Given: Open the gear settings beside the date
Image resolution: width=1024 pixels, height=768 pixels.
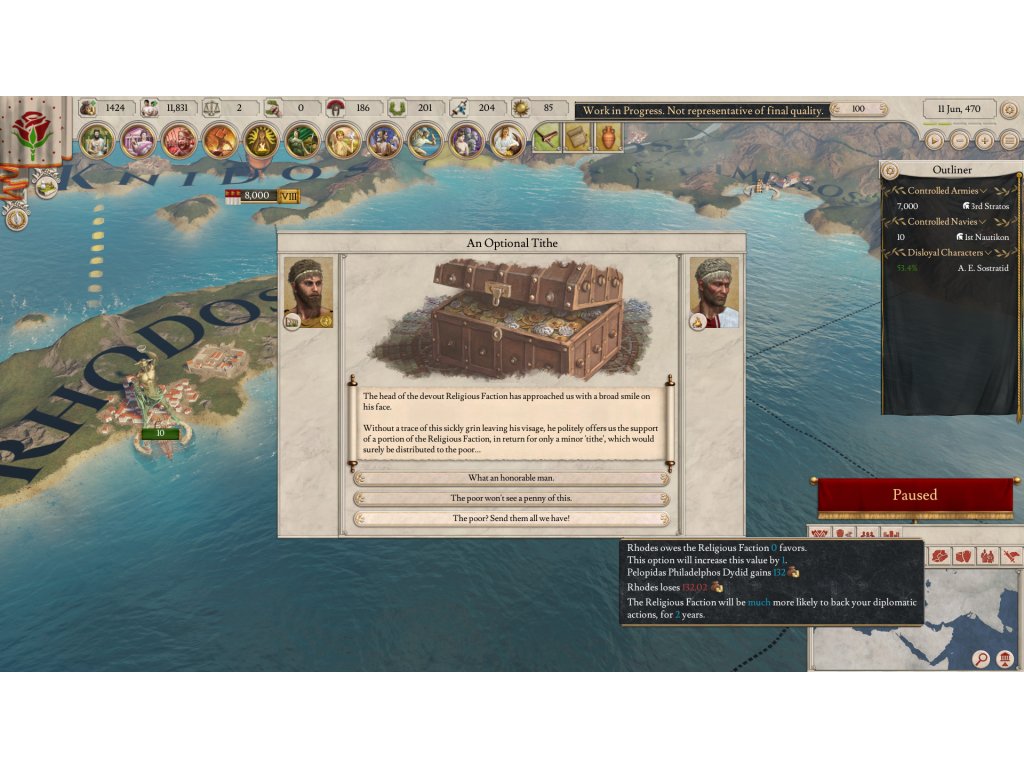Looking at the screenshot, I should coord(1009,109).
